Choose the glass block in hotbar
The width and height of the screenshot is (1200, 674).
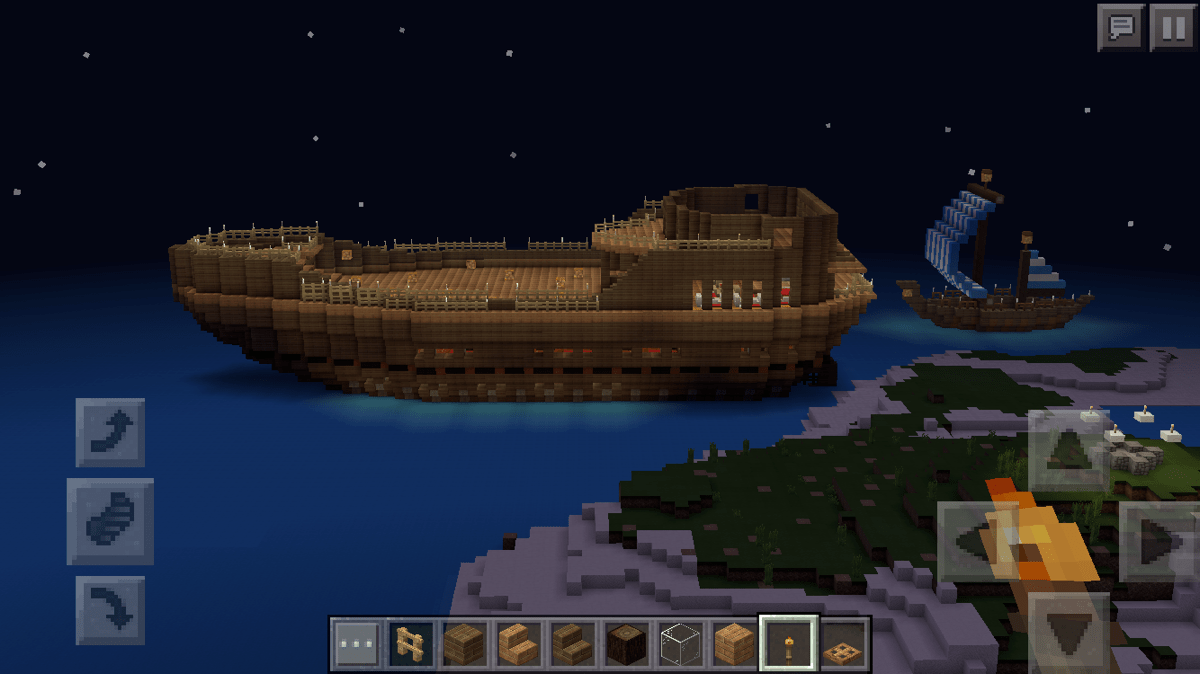[681, 644]
